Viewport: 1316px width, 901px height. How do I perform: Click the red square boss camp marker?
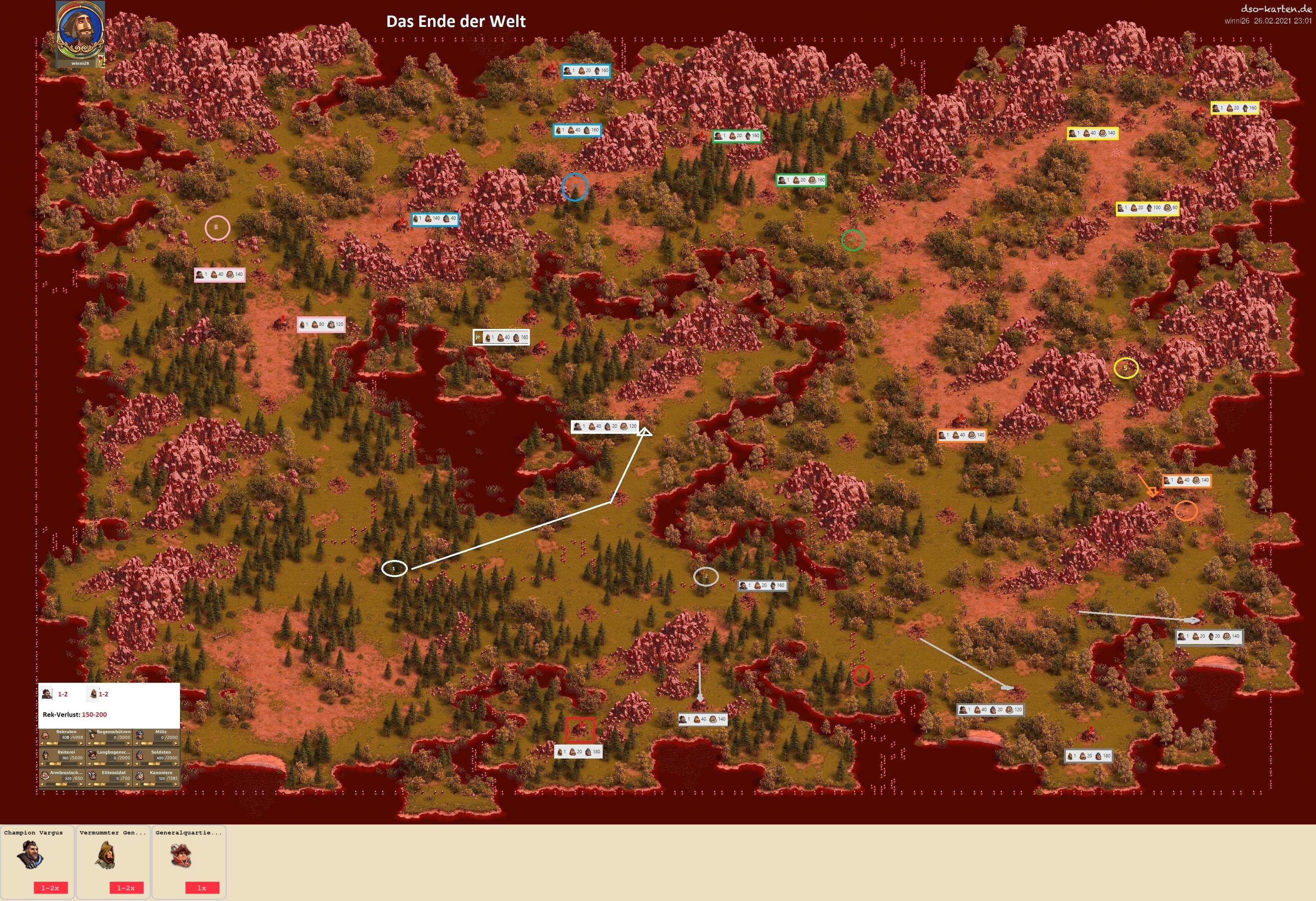[580, 729]
